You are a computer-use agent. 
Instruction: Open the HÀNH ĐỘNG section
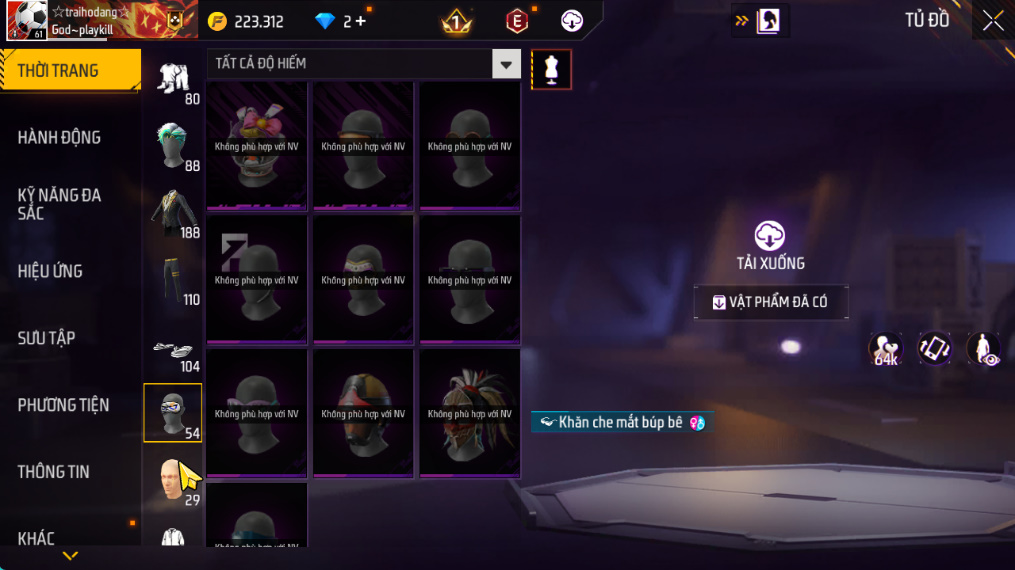pyautogui.click(x=60, y=138)
